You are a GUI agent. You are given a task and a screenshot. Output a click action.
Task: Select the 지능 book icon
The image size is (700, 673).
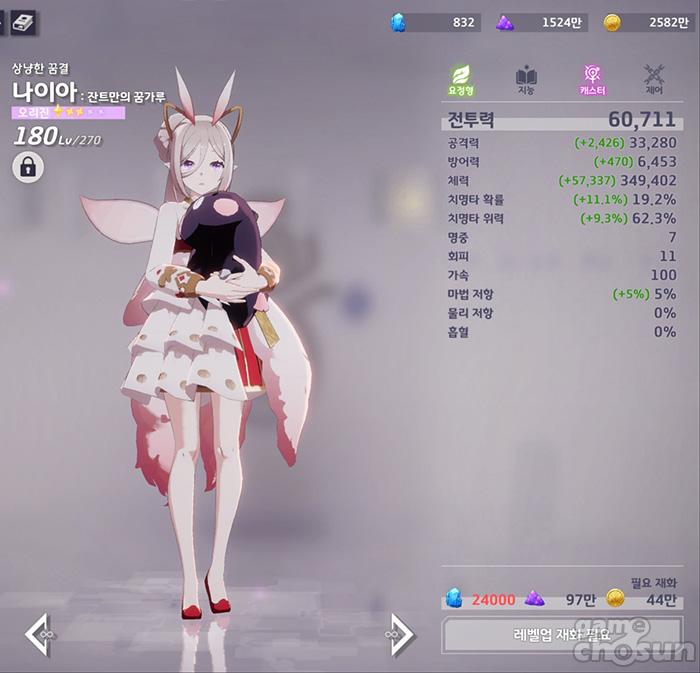click(526, 80)
